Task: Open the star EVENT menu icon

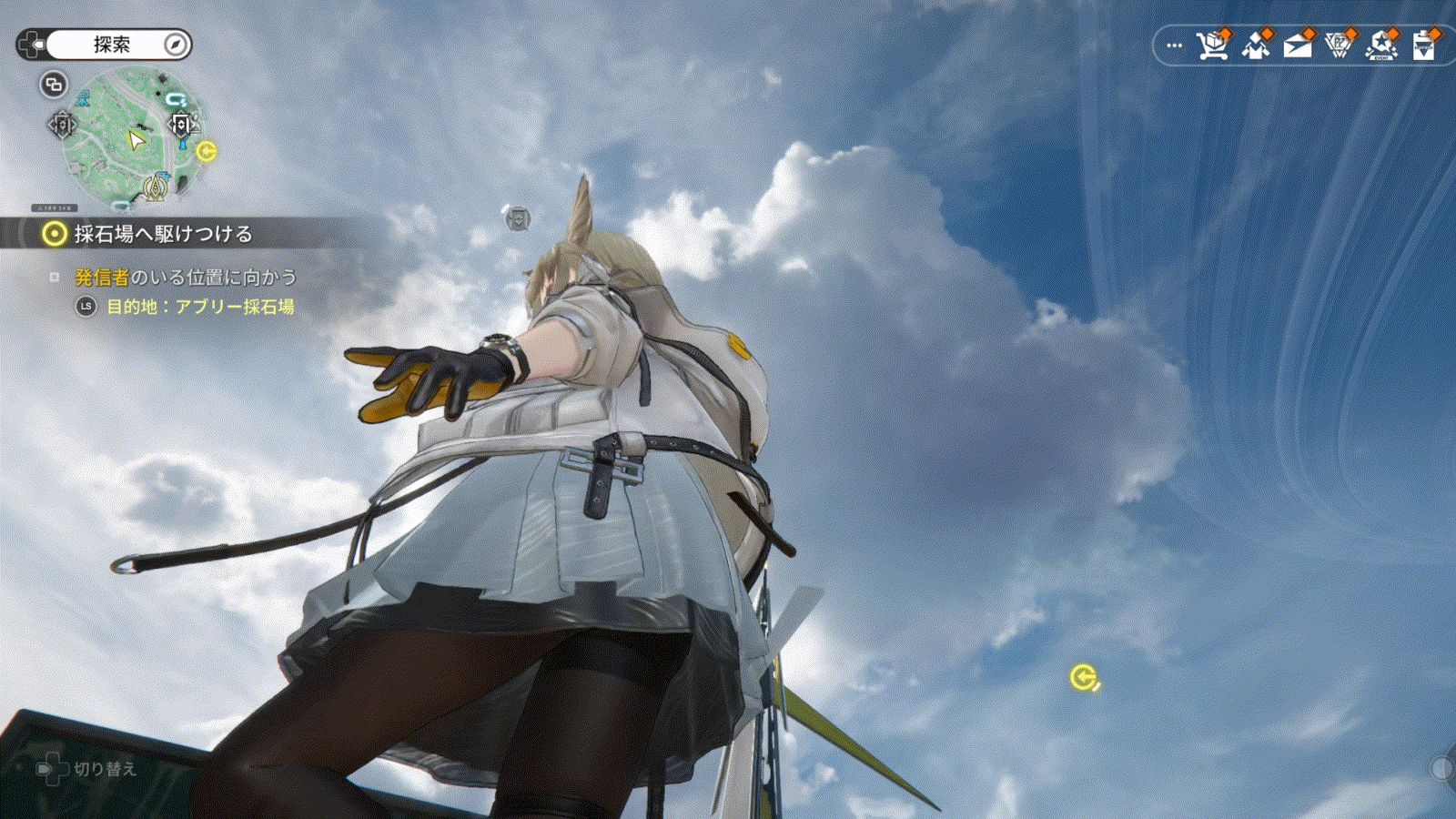Action: 1381,45
